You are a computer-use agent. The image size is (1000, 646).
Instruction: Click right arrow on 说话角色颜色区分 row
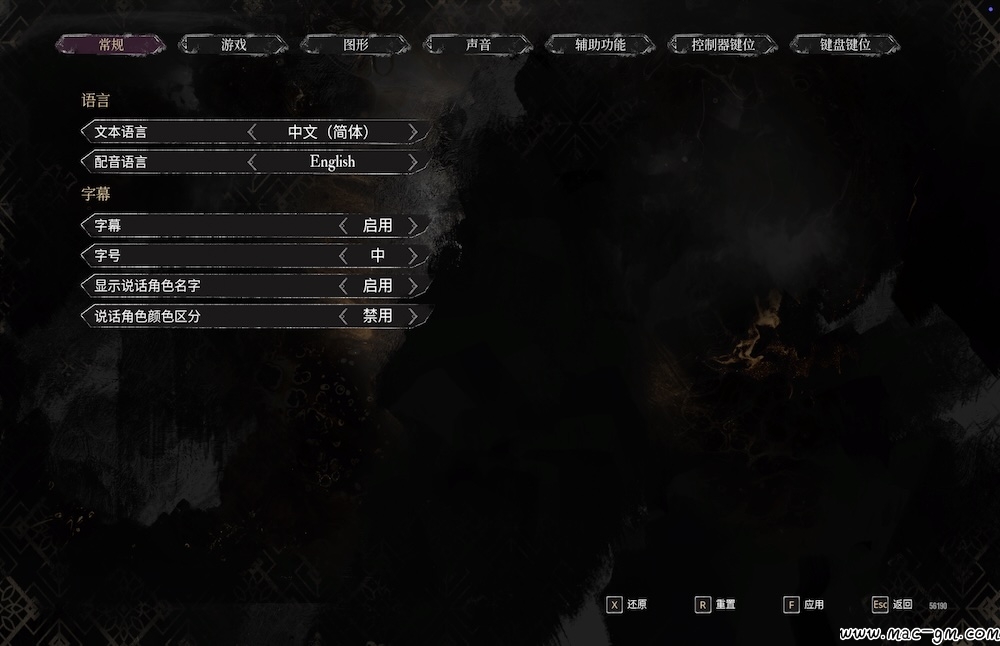point(413,316)
